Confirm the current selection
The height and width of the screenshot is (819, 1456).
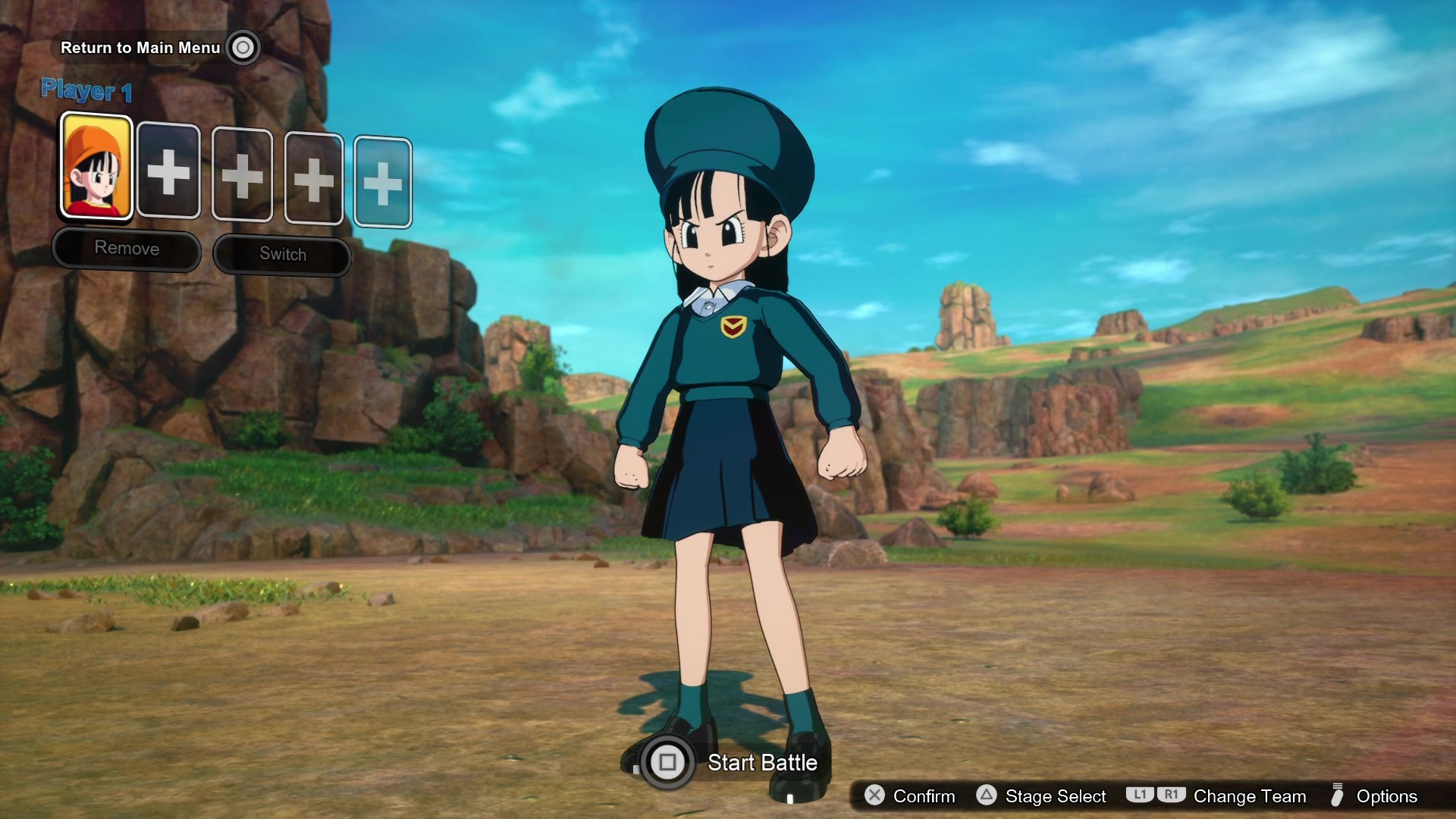924,796
